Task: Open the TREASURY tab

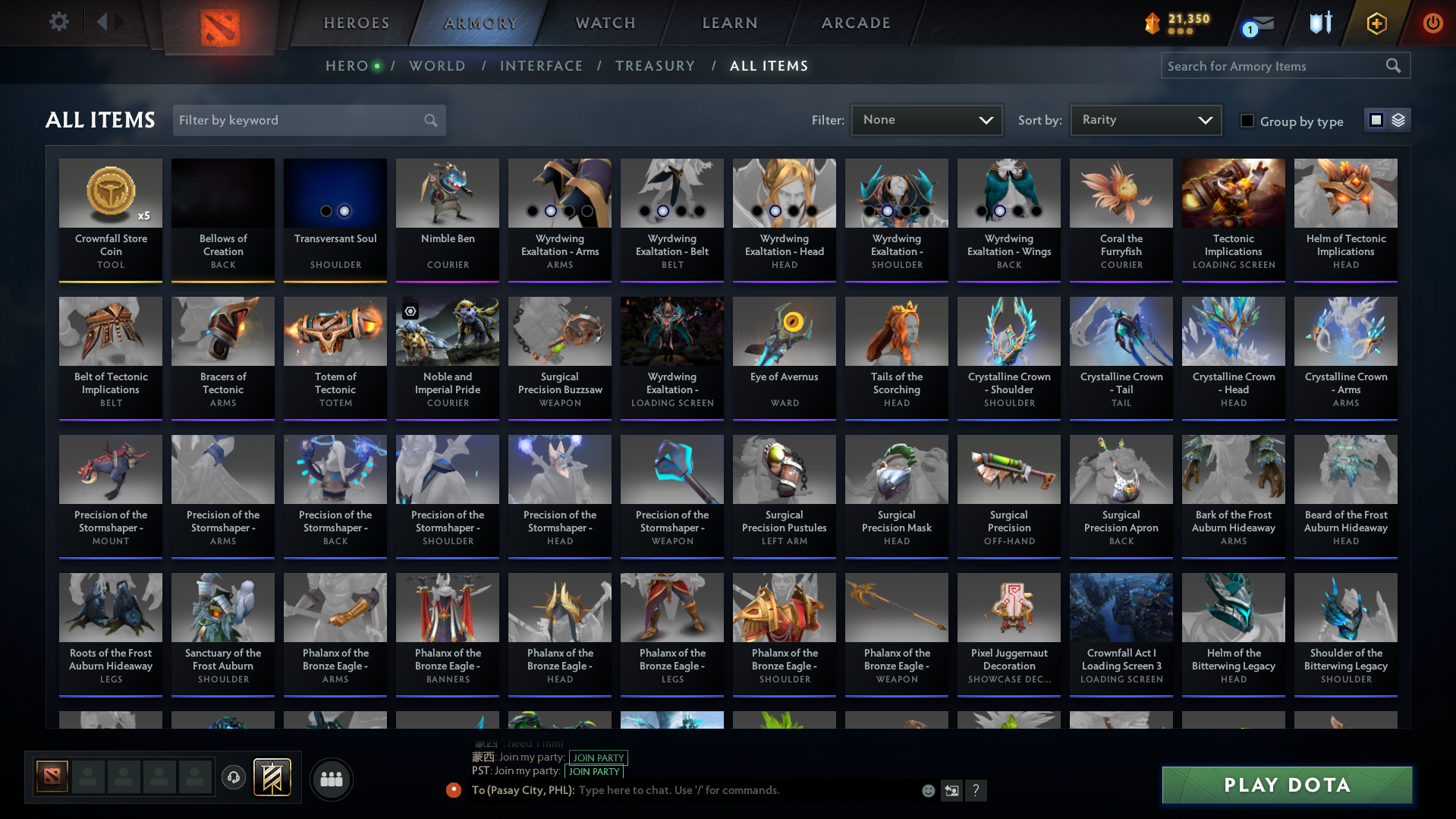Action: pos(655,66)
